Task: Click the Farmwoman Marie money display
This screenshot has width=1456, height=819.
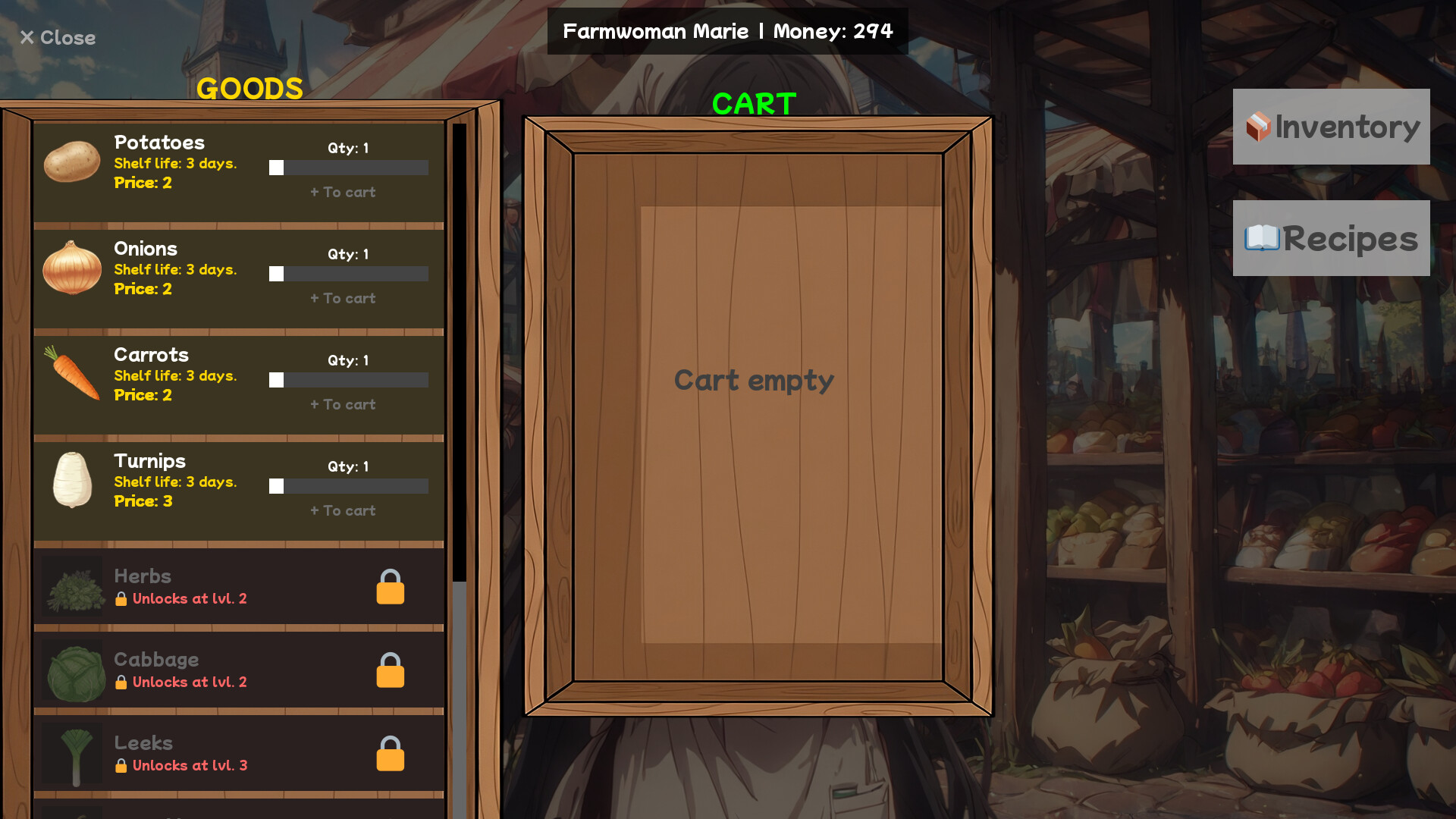Action: [727, 31]
